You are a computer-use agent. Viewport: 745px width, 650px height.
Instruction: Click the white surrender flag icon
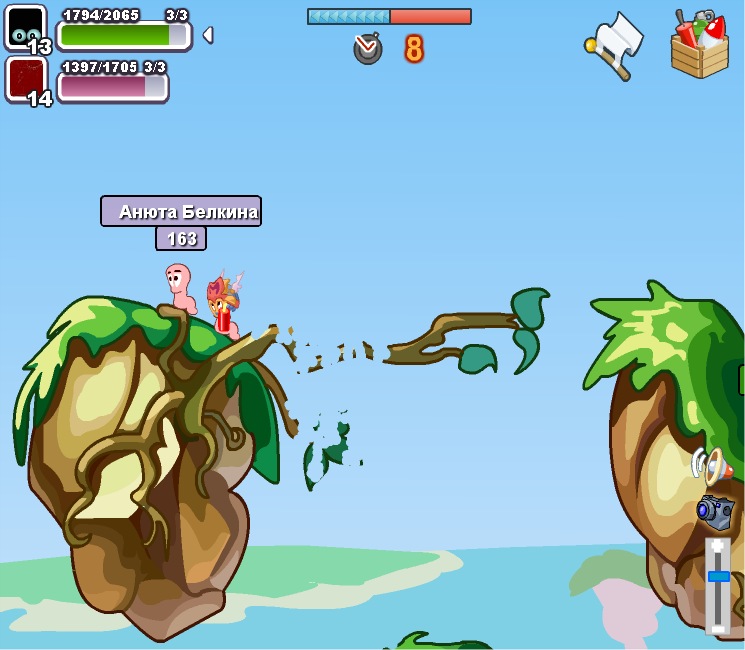(x=615, y=43)
